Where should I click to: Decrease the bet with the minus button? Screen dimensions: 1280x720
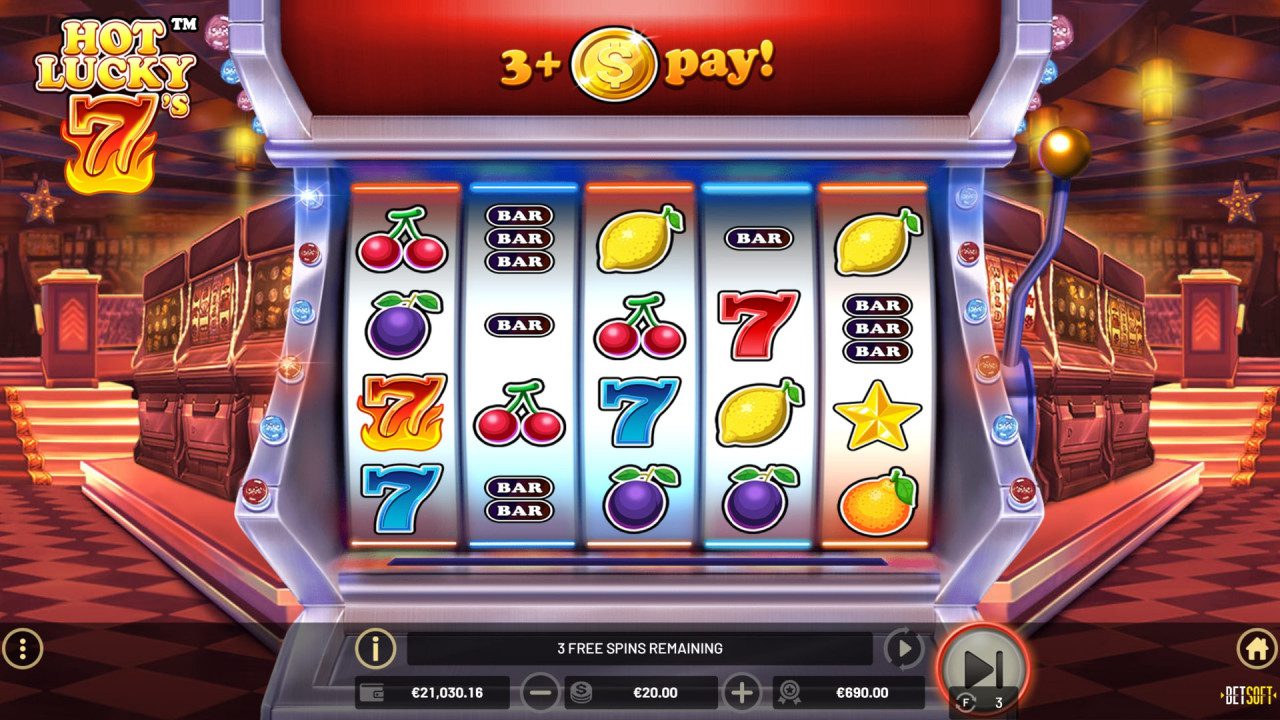pyautogui.click(x=541, y=692)
